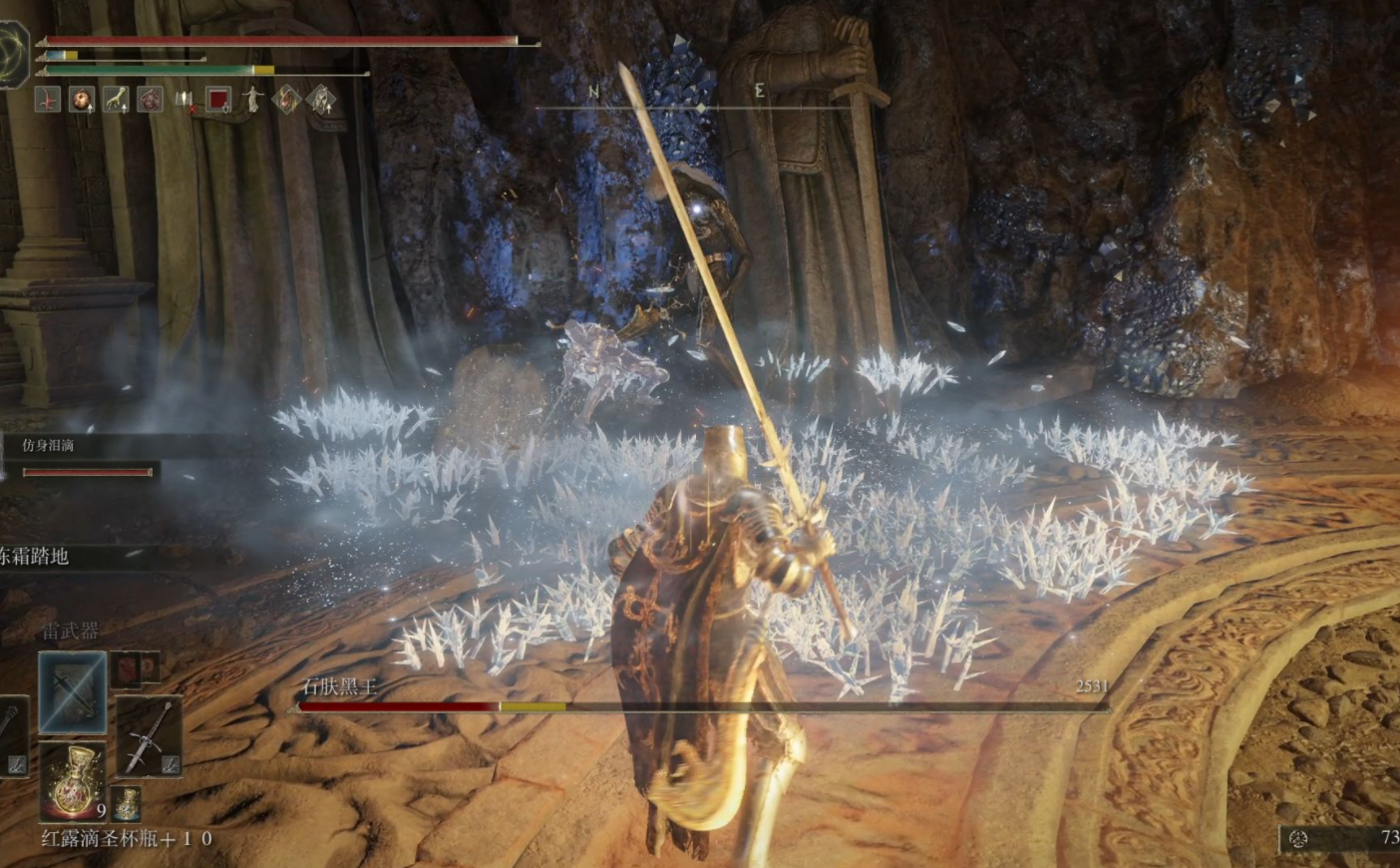
Task: Select the right-hand greatsword weapon slot
Action: (148, 735)
